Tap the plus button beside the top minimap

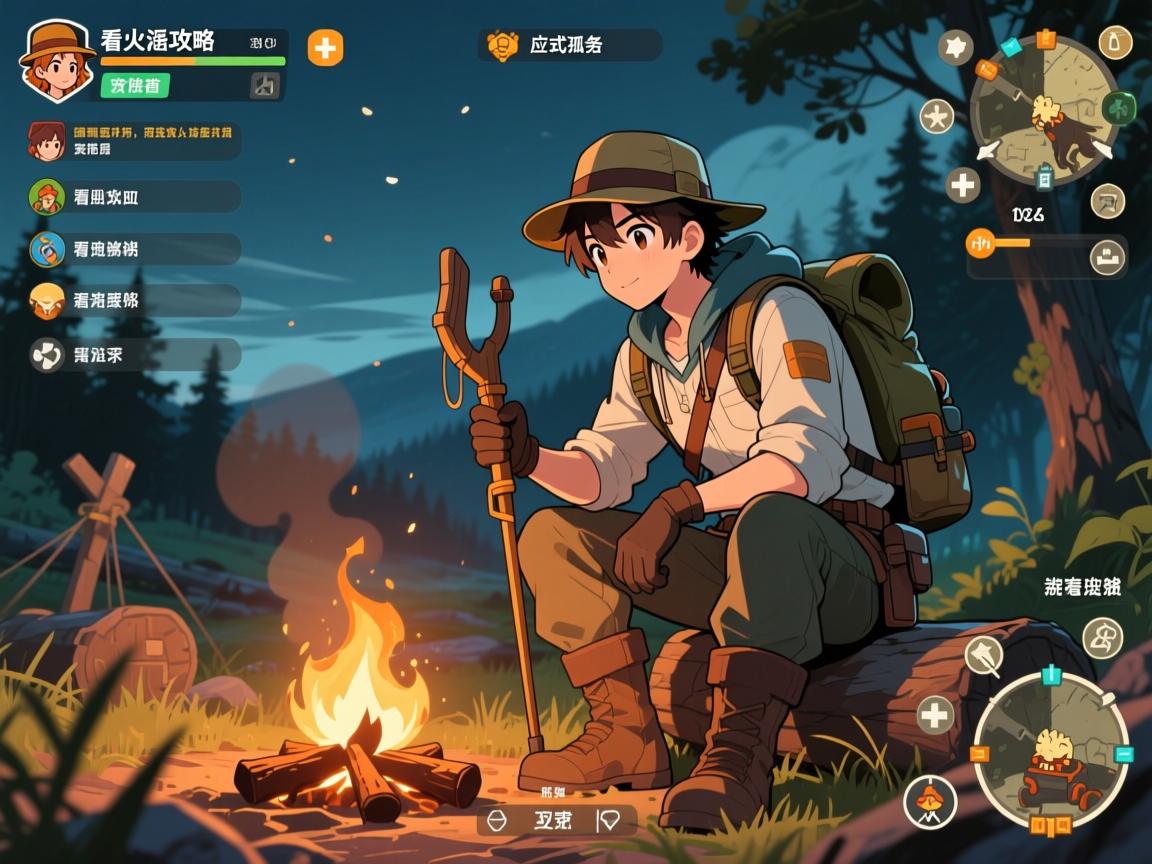point(963,184)
